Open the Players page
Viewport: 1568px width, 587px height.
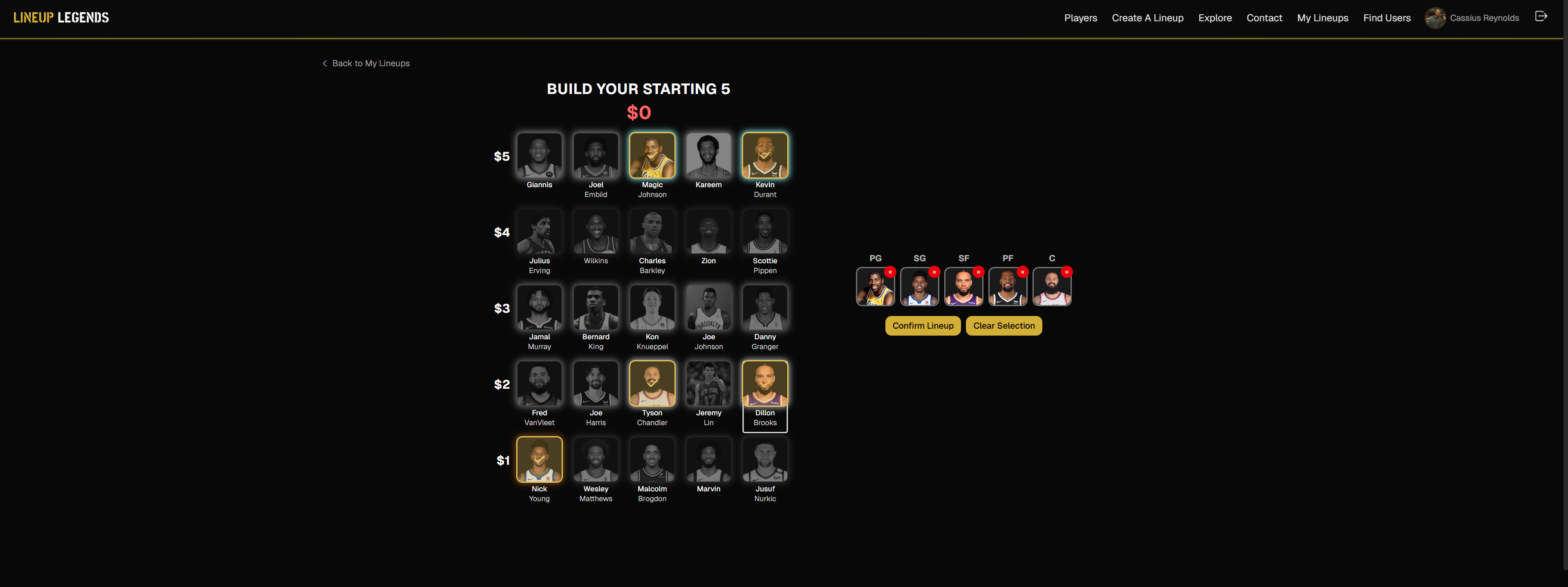tap(1080, 18)
